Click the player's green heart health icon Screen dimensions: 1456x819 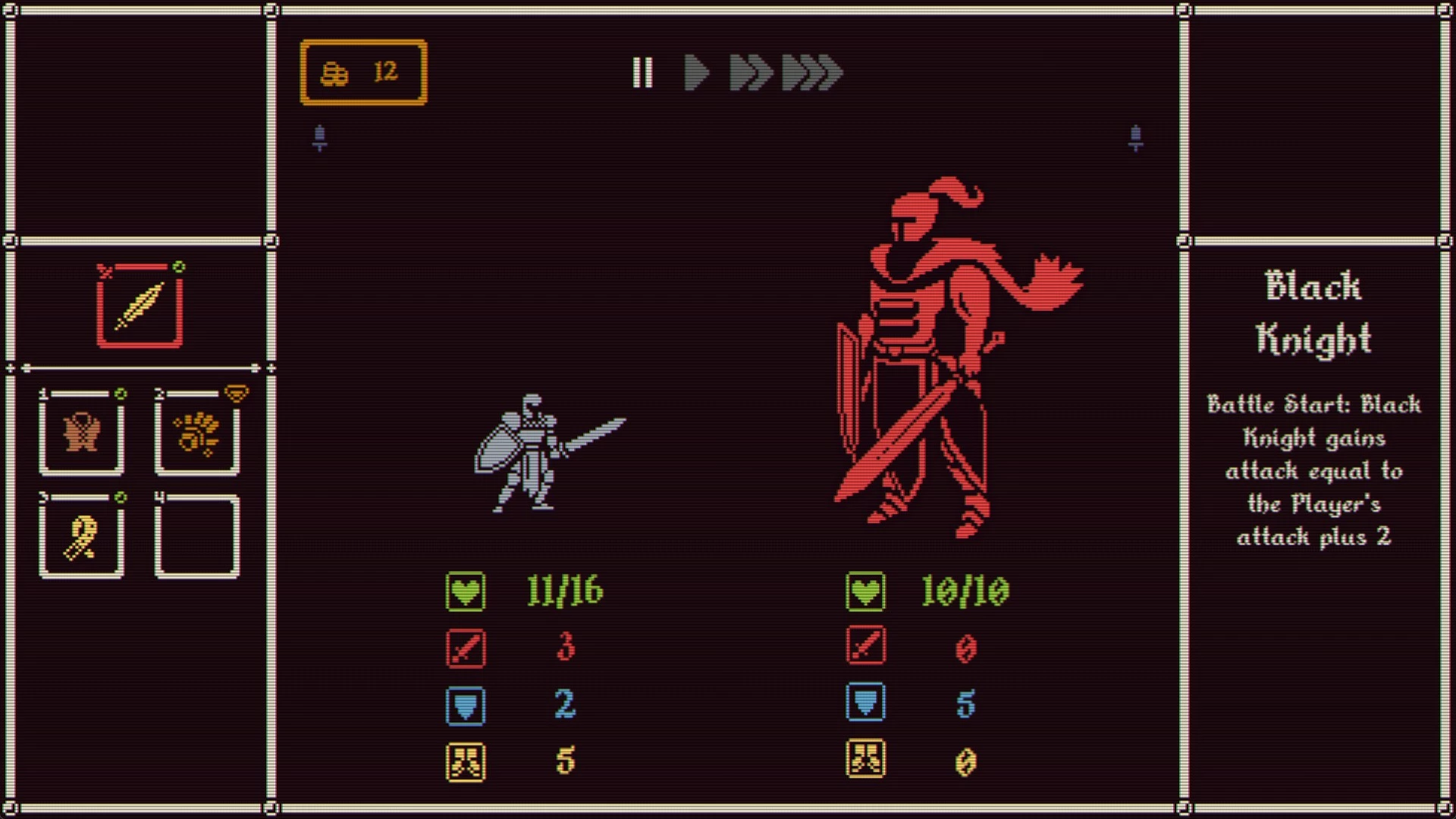[x=466, y=591]
